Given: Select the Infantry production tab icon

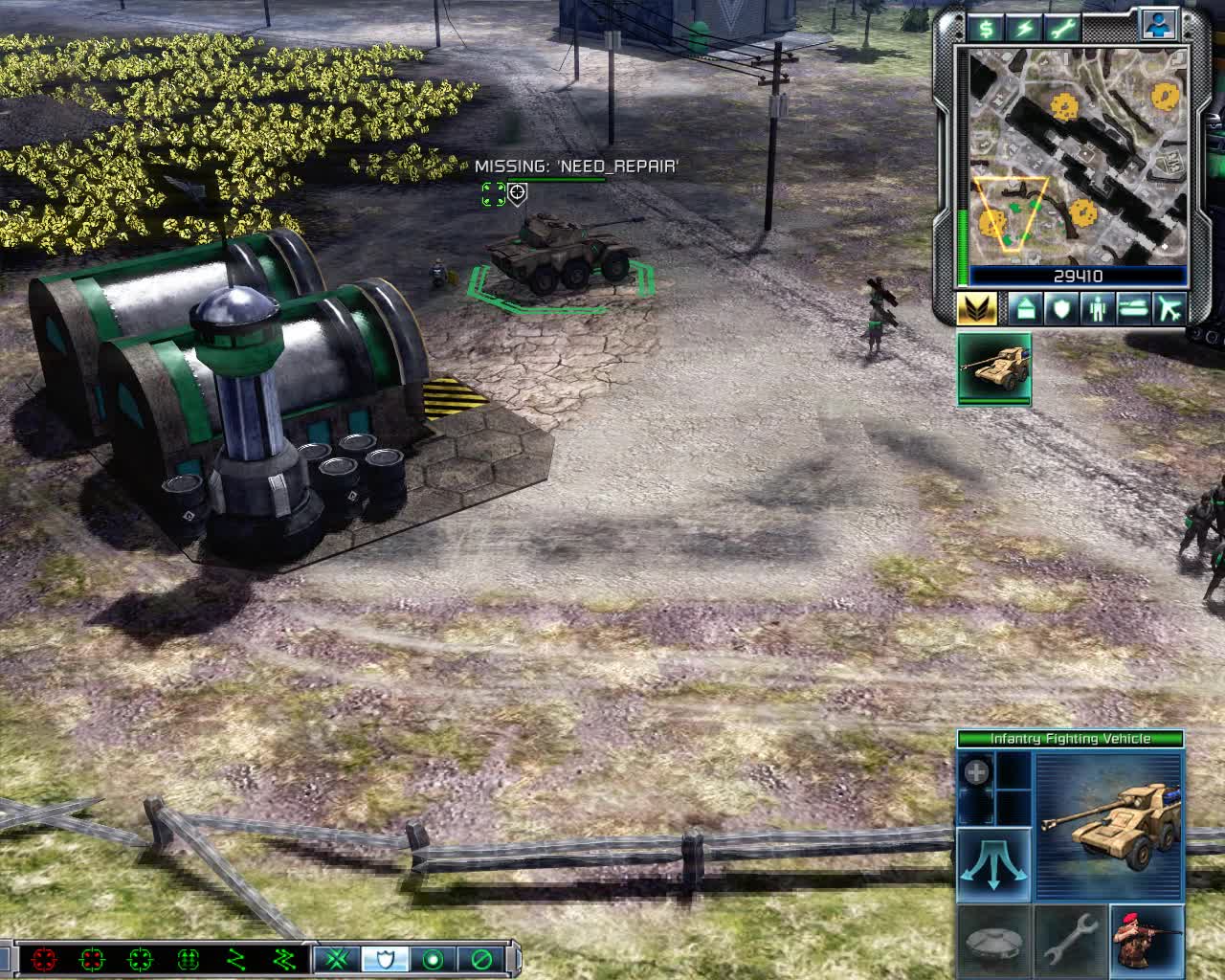Looking at the screenshot, I should click(1096, 309).
